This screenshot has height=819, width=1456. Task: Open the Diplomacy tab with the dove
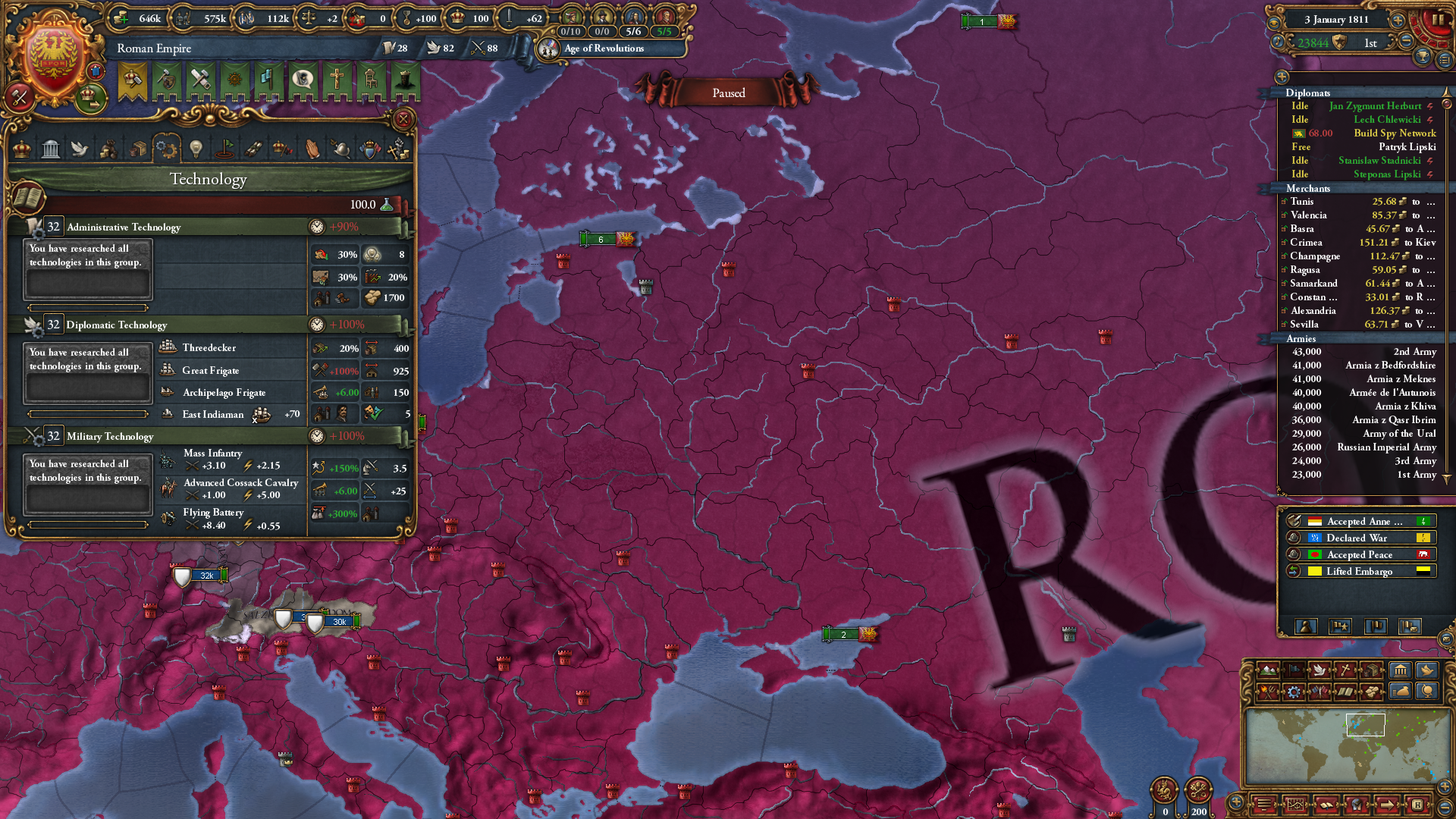click(x=79, y=149)
